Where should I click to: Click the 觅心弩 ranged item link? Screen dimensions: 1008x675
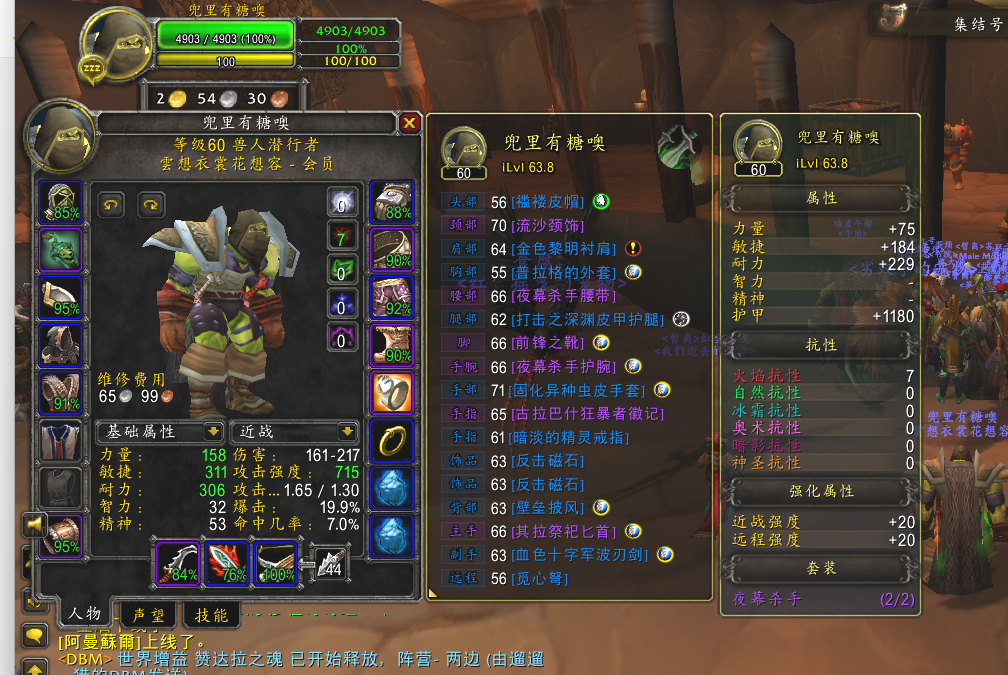tap(538, 578)
